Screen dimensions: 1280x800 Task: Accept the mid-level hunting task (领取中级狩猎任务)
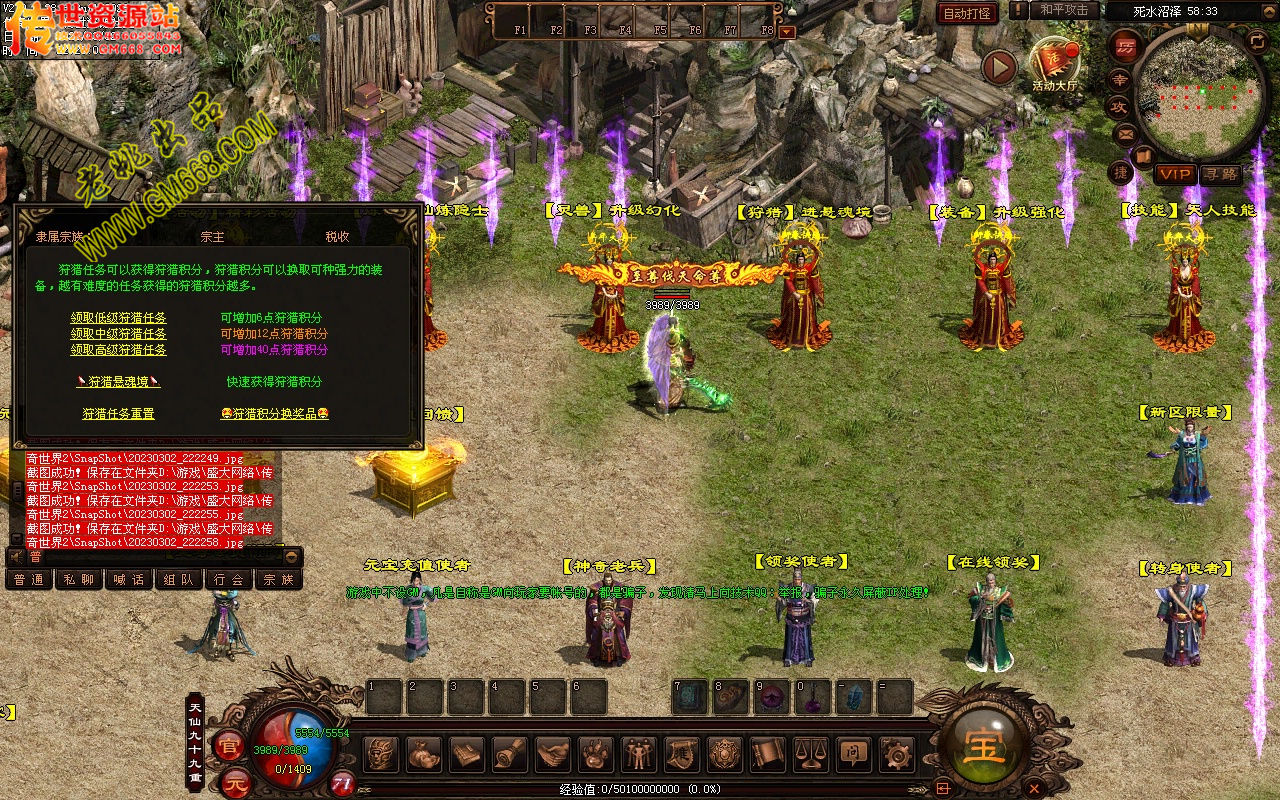(118, 334)
